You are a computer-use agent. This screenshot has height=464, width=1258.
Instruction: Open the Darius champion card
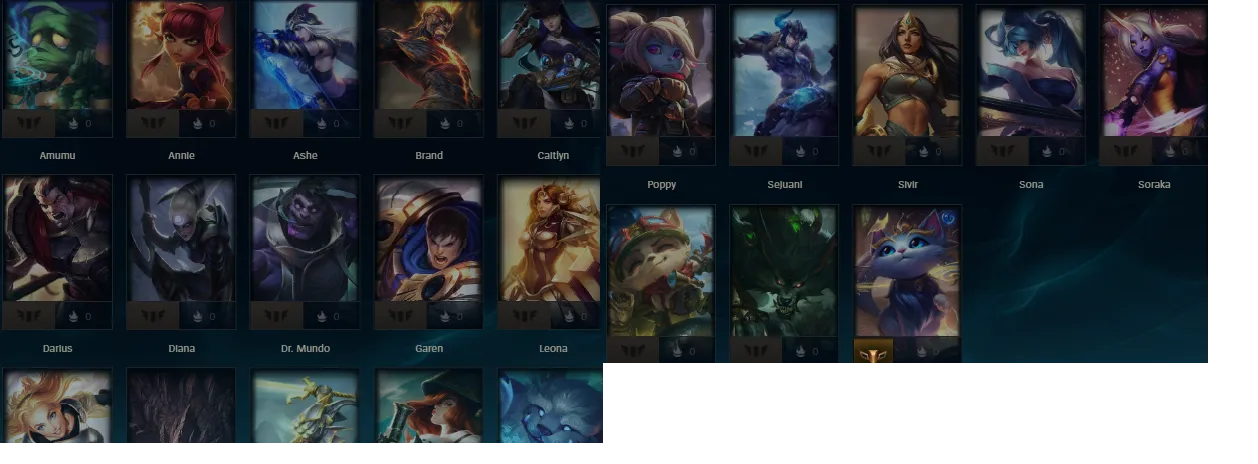click(x=57, y=240)
